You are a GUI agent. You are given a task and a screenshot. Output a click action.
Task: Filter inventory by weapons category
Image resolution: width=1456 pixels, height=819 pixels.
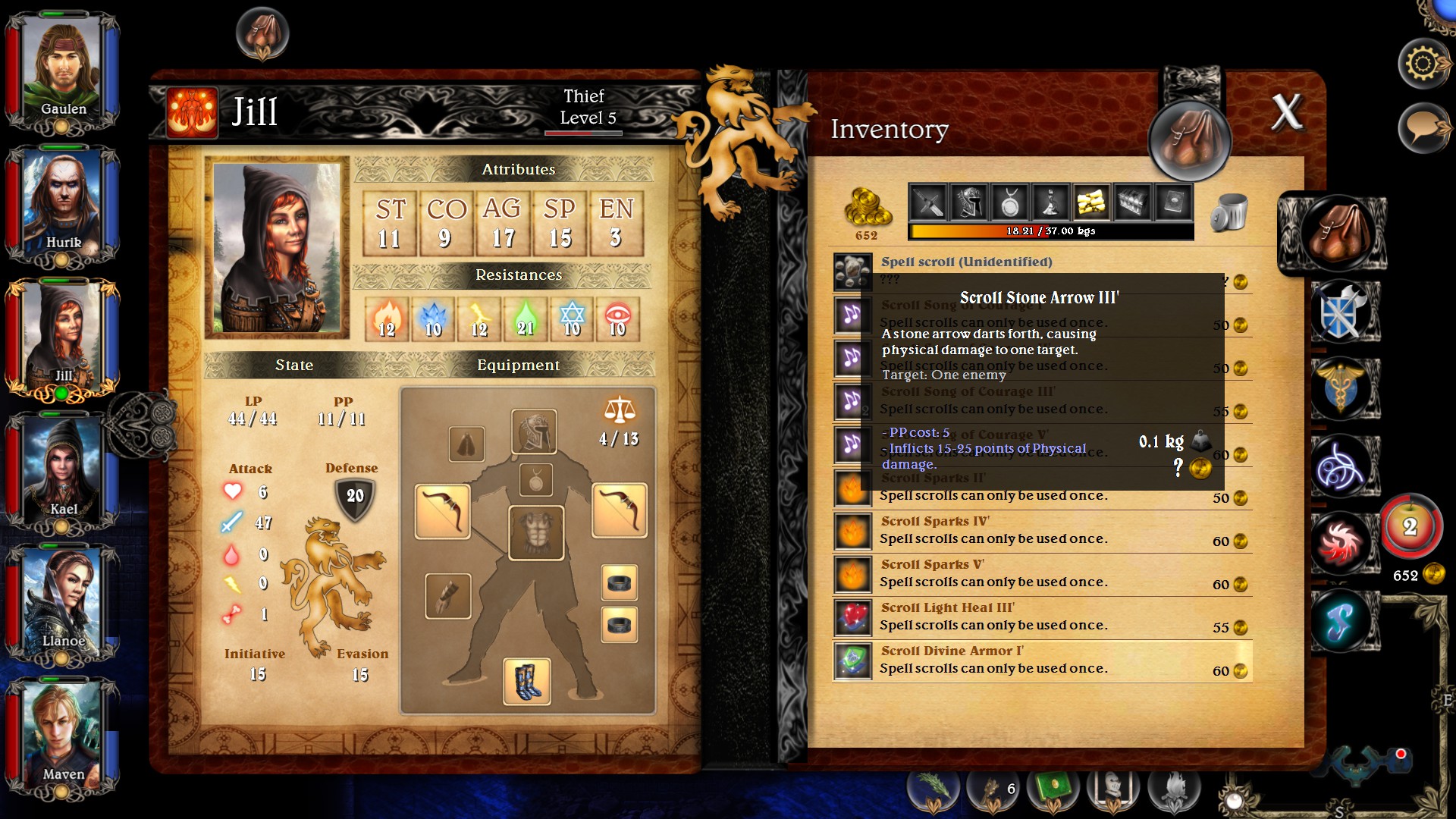928,202
